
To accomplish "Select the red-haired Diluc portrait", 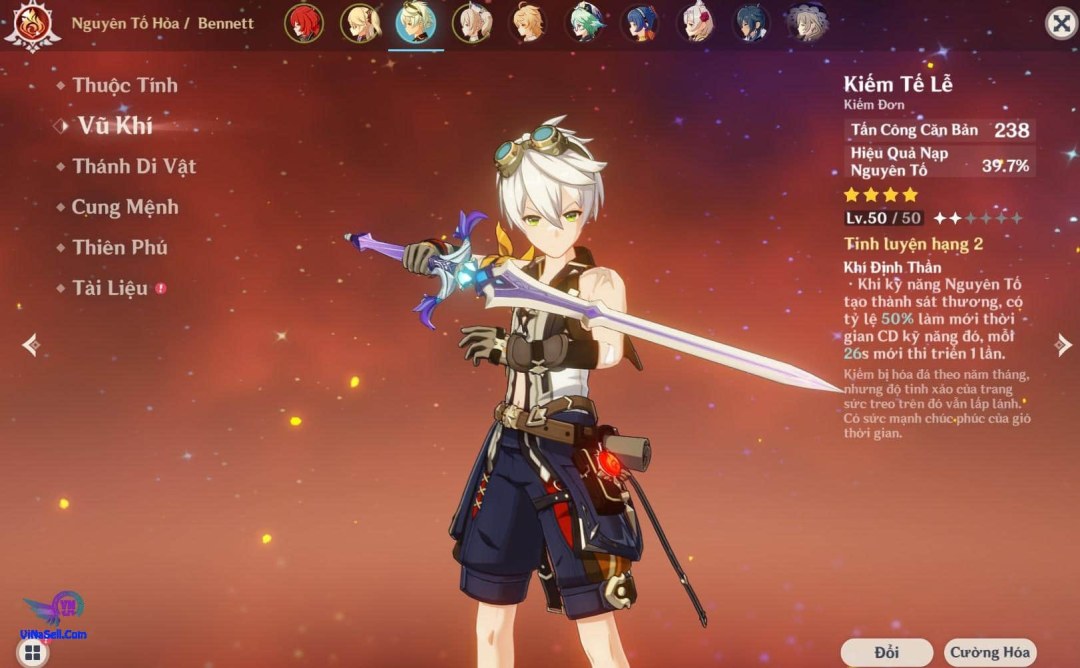I will pos(303,23).
